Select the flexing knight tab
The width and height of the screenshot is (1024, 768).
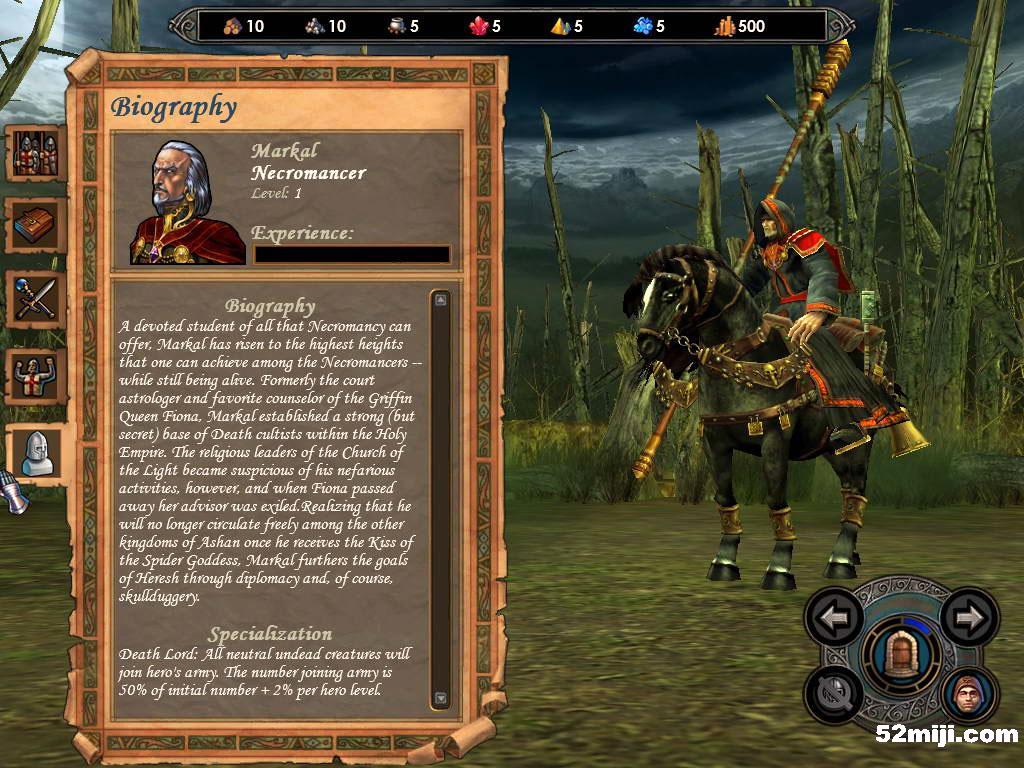tap(36, 376)
